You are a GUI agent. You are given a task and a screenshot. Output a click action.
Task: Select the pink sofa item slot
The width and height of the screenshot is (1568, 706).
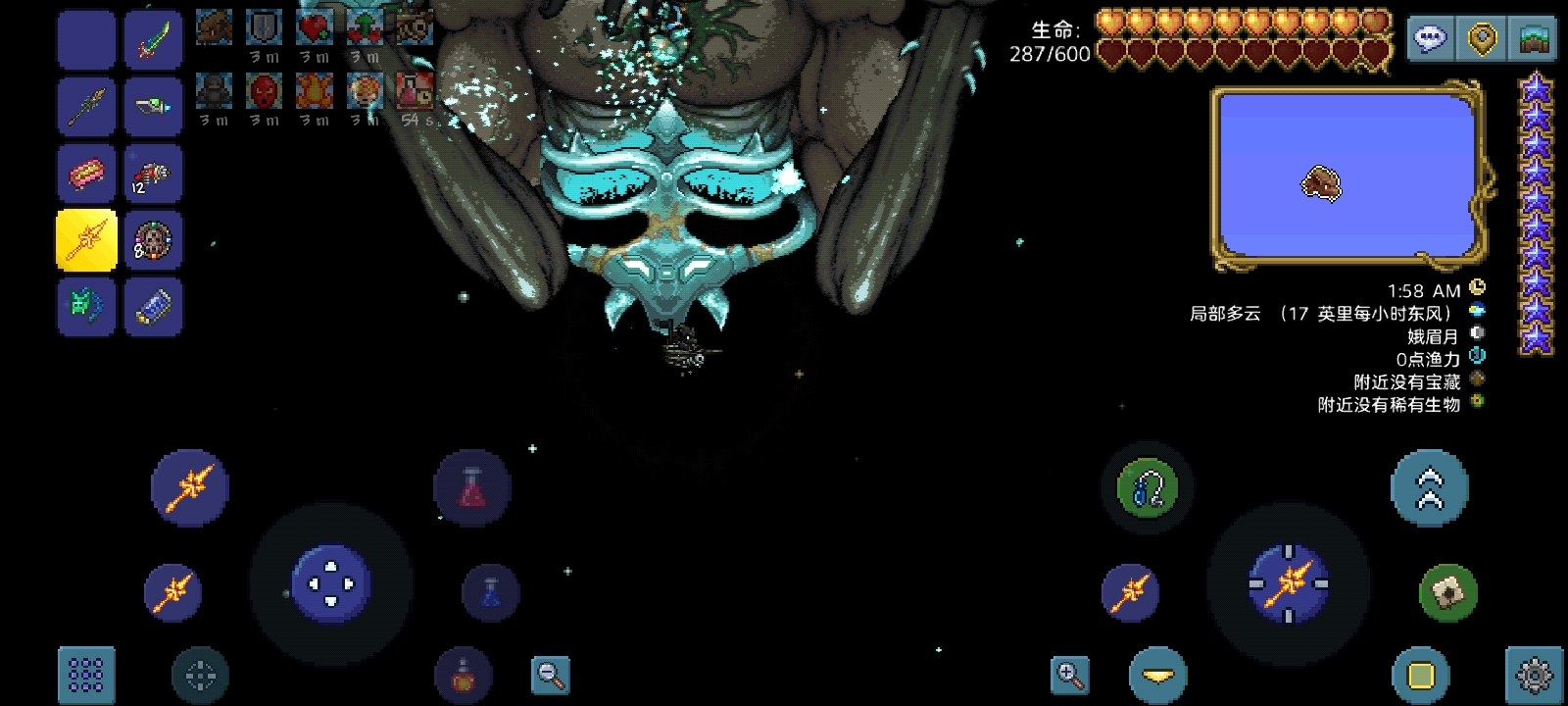coord(86,174)
